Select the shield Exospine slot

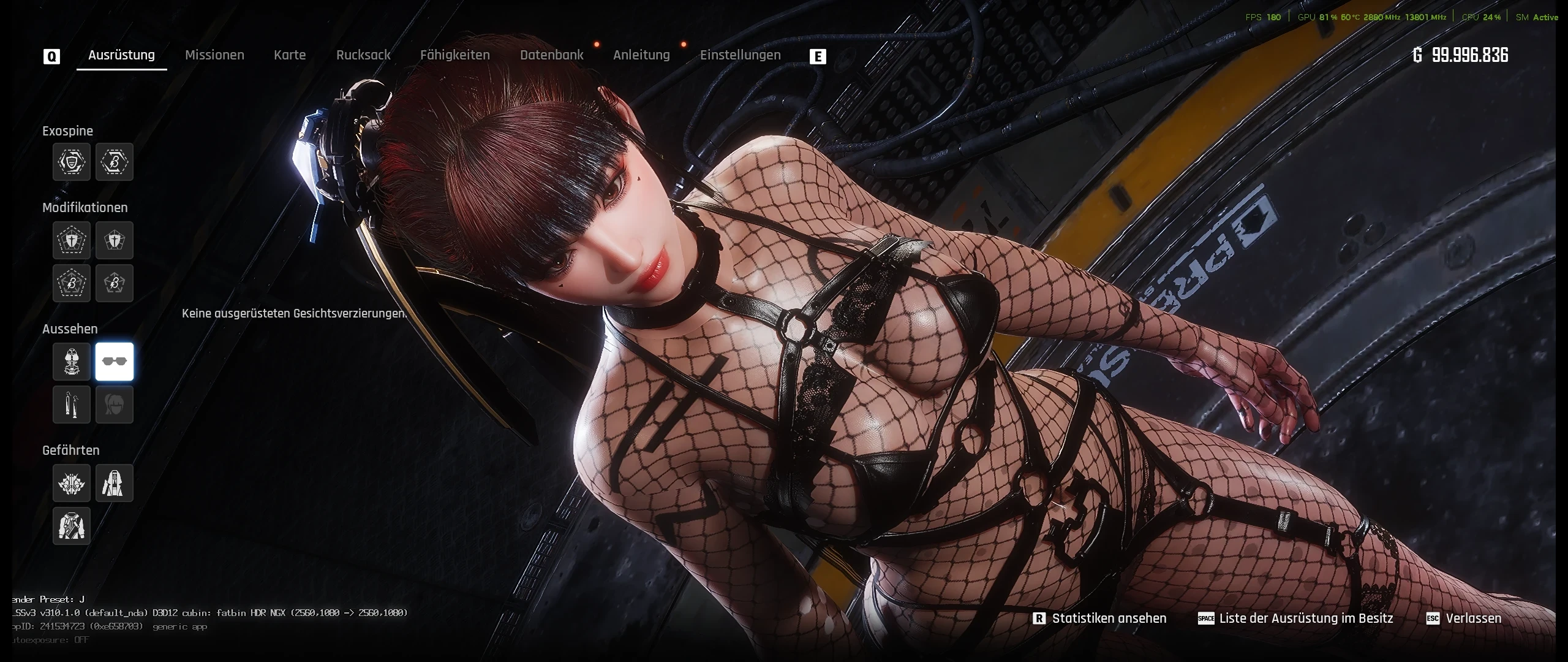pos(71,162)
